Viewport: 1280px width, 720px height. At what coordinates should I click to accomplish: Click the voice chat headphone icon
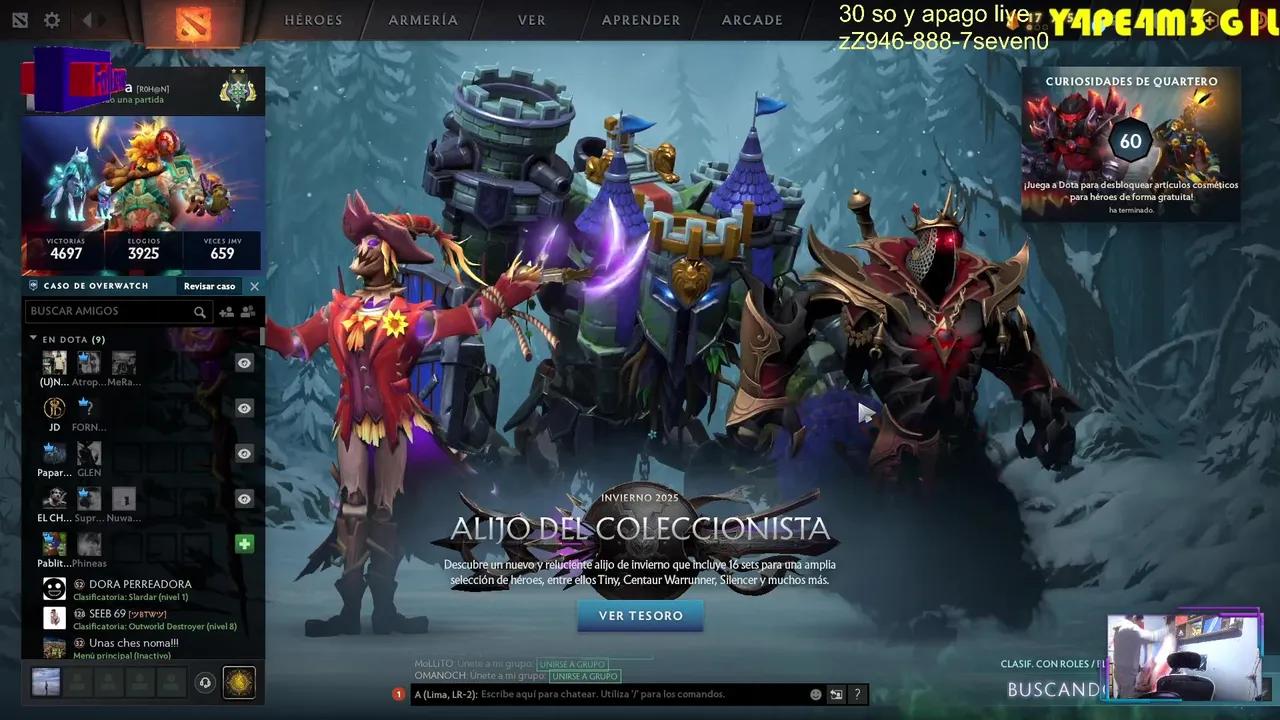205,682
